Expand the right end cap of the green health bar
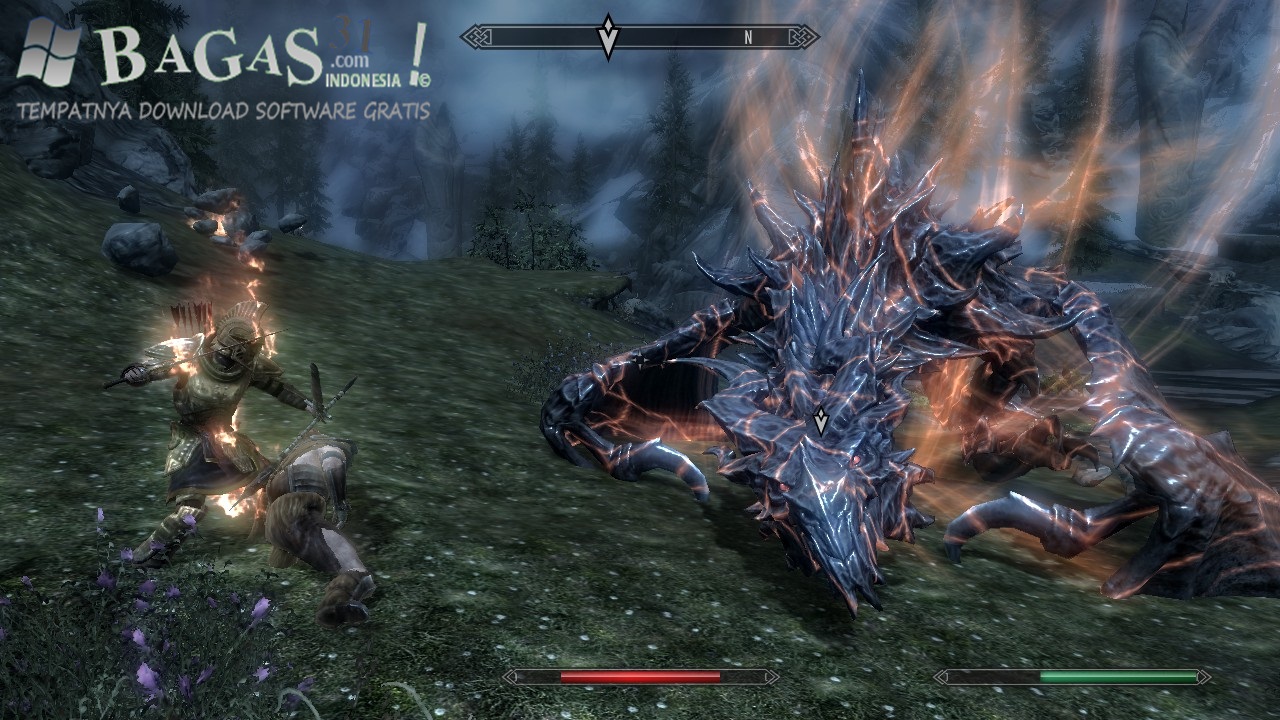 [1203, 678]
